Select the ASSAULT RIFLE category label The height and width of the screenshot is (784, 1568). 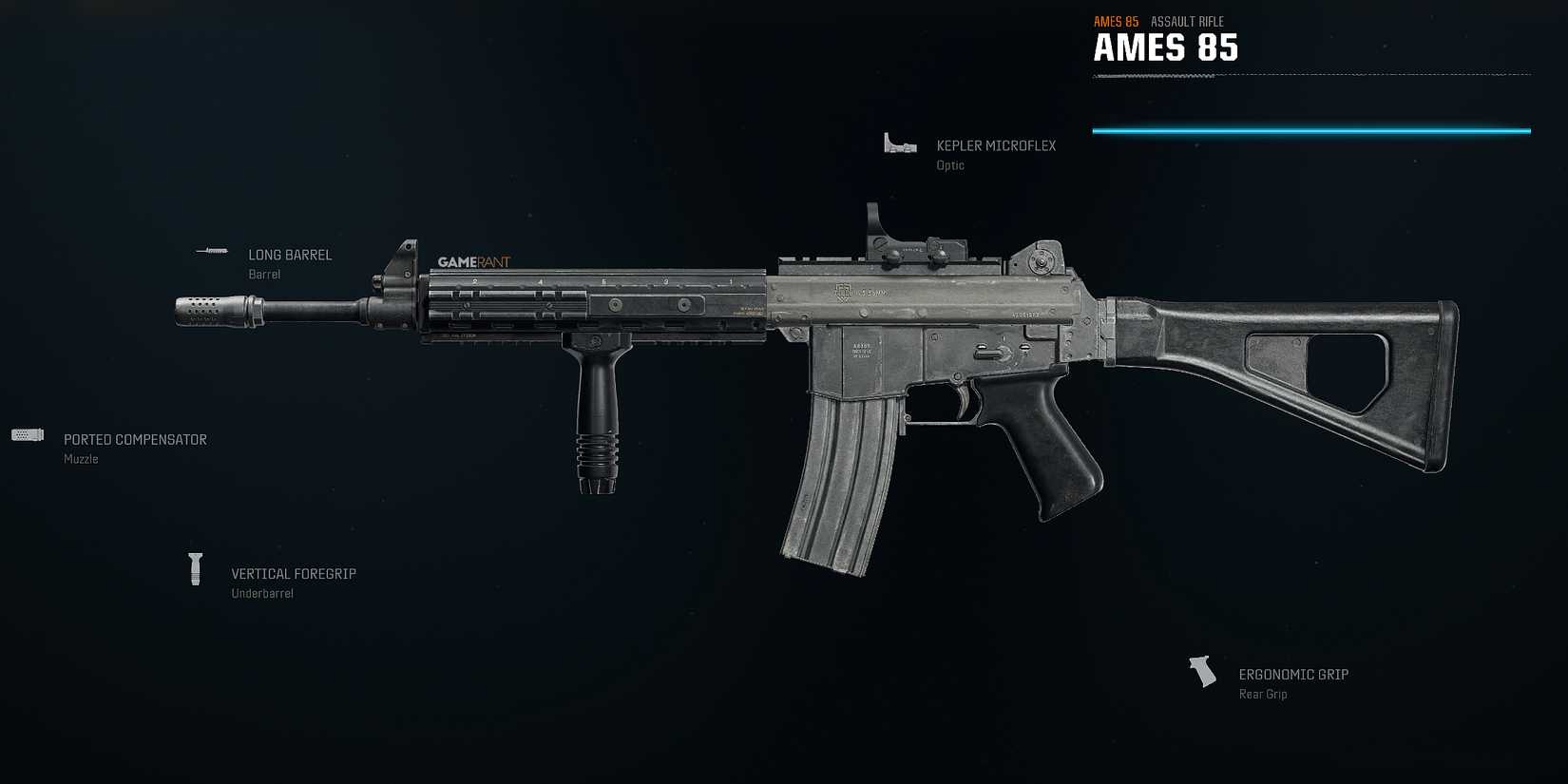[1186, 21]
